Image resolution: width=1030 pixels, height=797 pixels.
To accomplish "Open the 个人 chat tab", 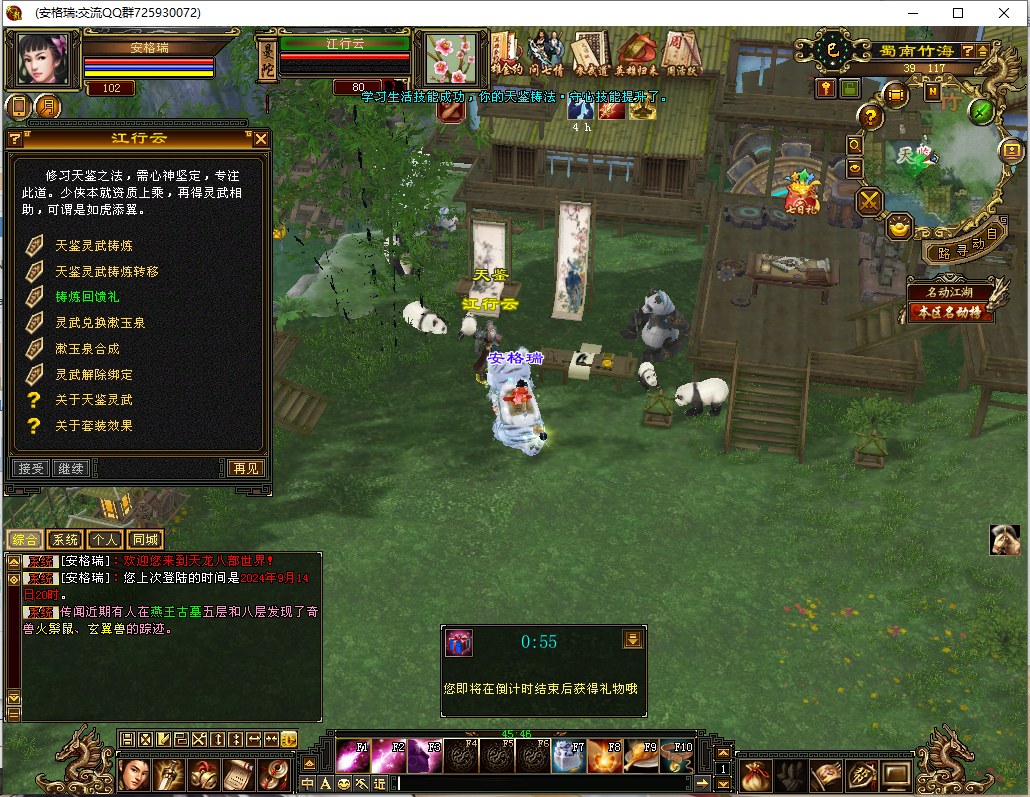I will 105,540.
